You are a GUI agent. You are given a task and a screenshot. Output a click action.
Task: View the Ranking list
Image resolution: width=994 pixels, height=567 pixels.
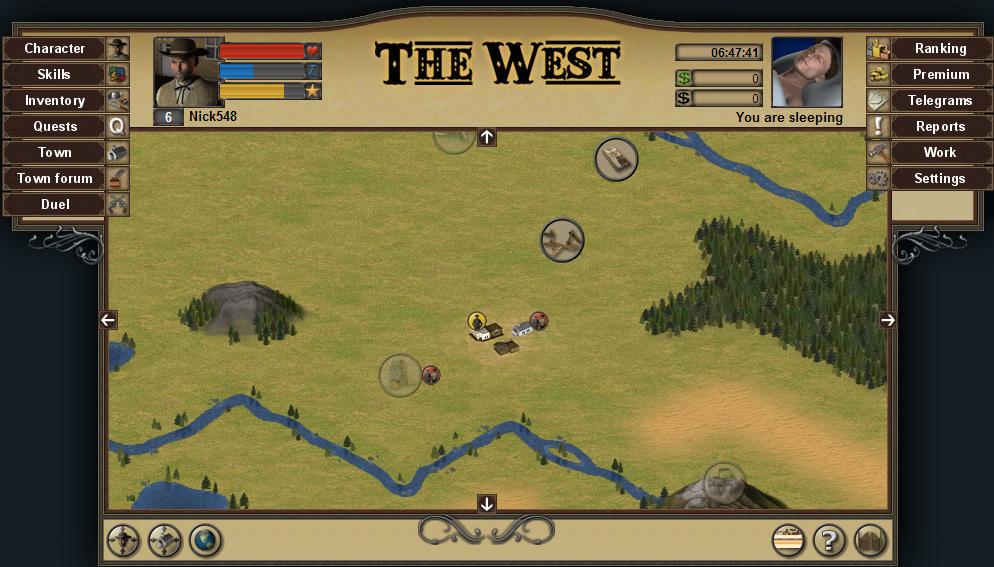point(939,48)
